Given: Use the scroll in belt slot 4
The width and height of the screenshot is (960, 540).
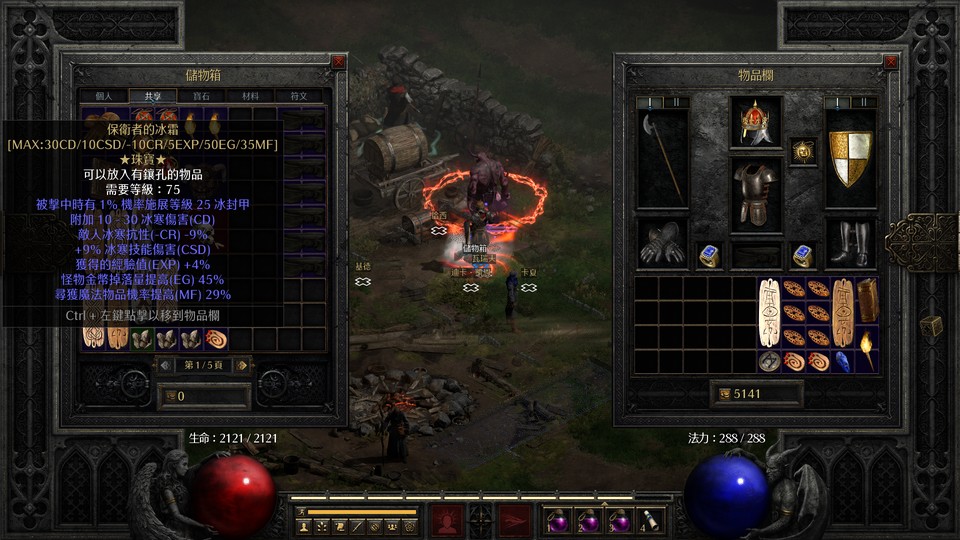Looking at the screenshot, I should pos(652,520).
